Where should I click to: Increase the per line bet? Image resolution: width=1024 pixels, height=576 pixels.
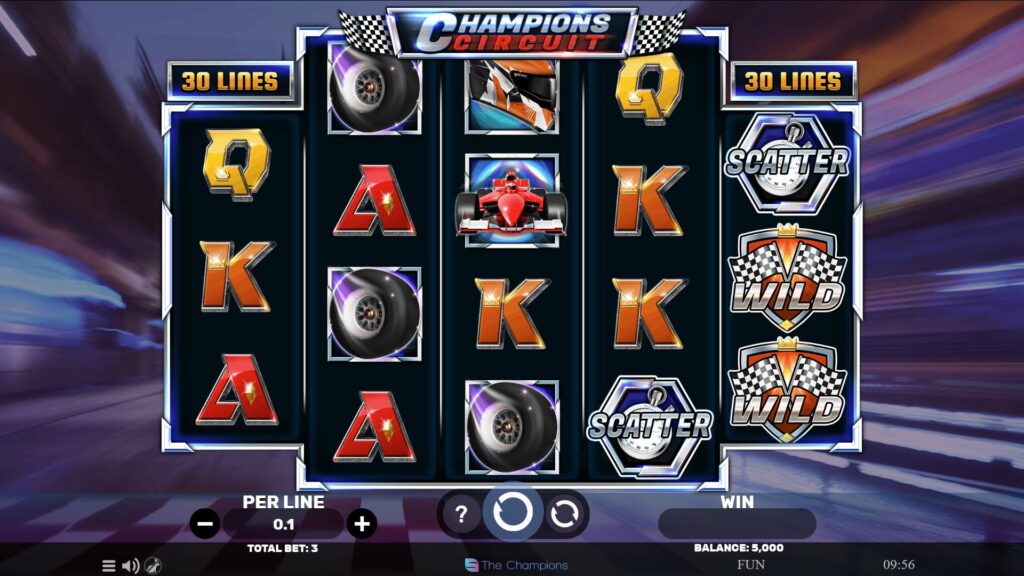[x=362, y=523]
